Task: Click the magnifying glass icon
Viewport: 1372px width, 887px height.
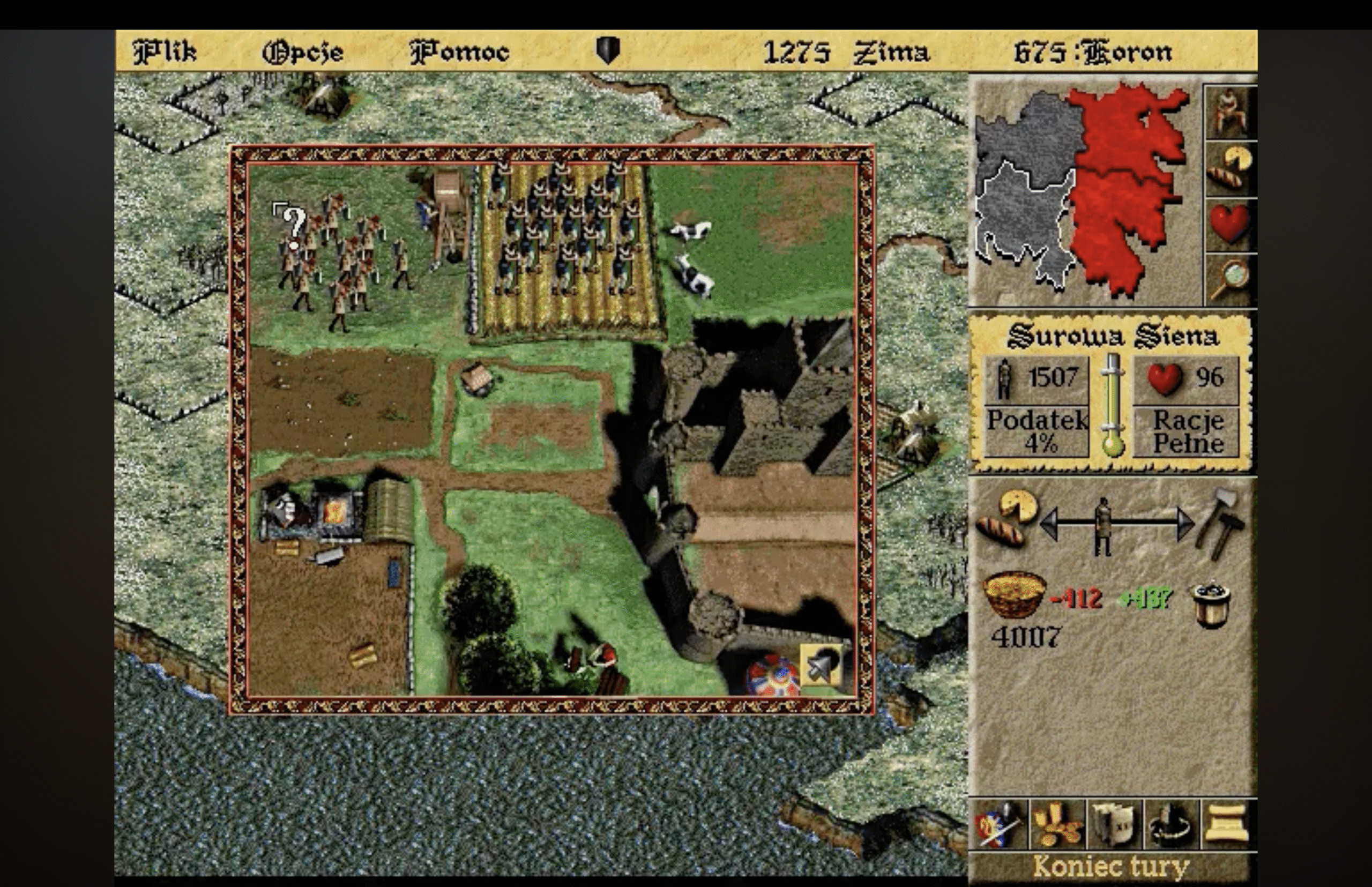Action: (1230, 279)
